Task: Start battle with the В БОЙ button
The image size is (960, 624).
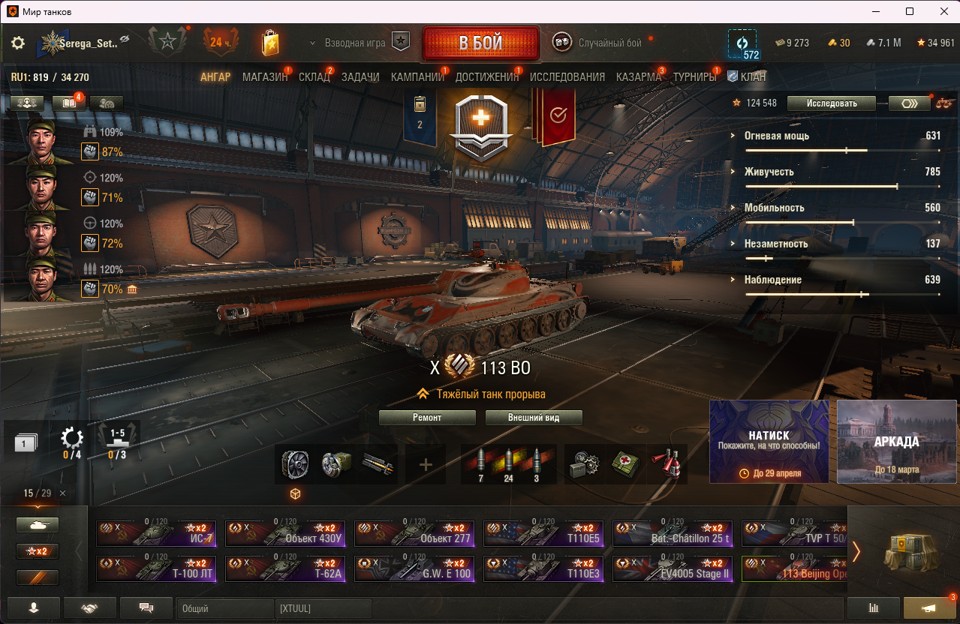Action: coord(480,44)
